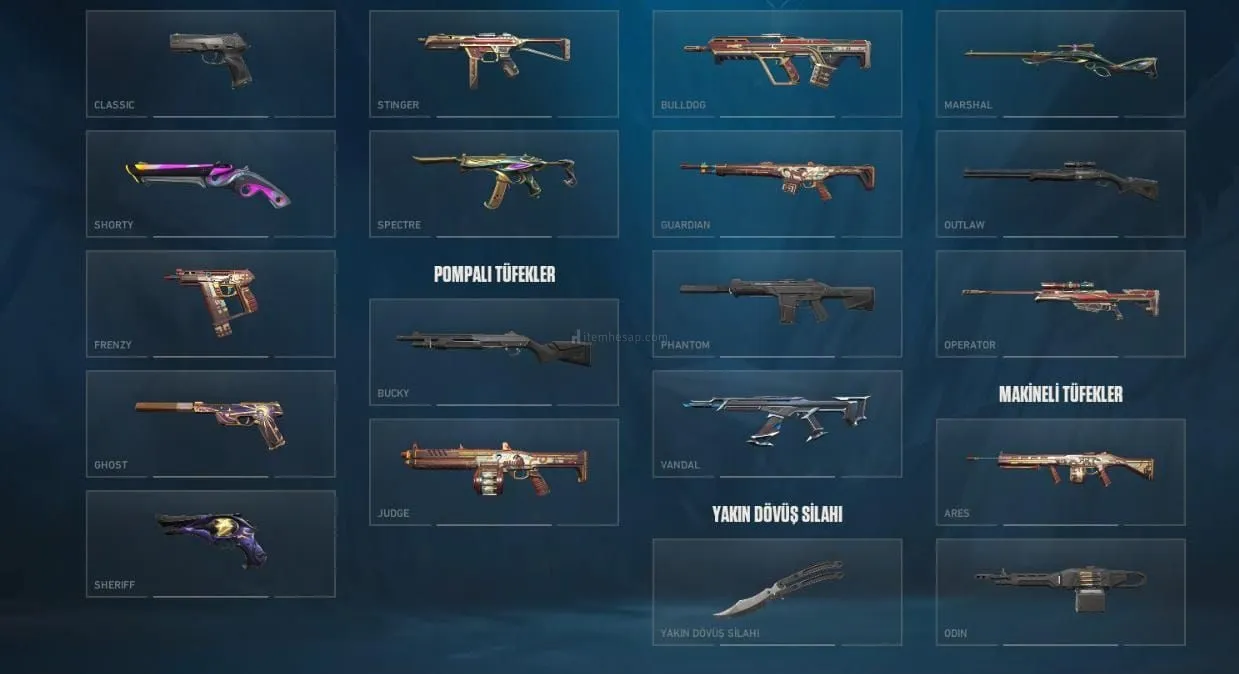Open the Shorty weapon slot

pyautogui.click(x=210, y=183)
